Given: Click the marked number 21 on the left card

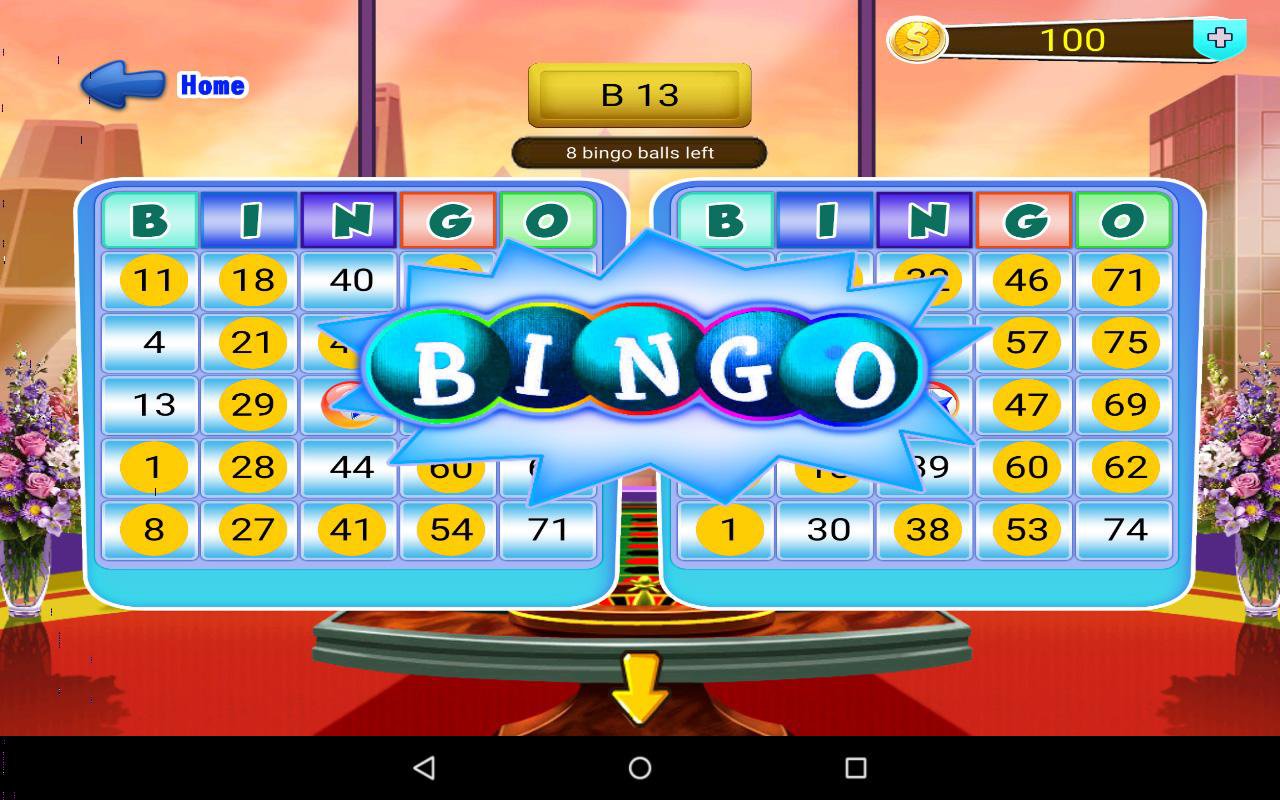Looking at the screenshot, I should point(248,343).
